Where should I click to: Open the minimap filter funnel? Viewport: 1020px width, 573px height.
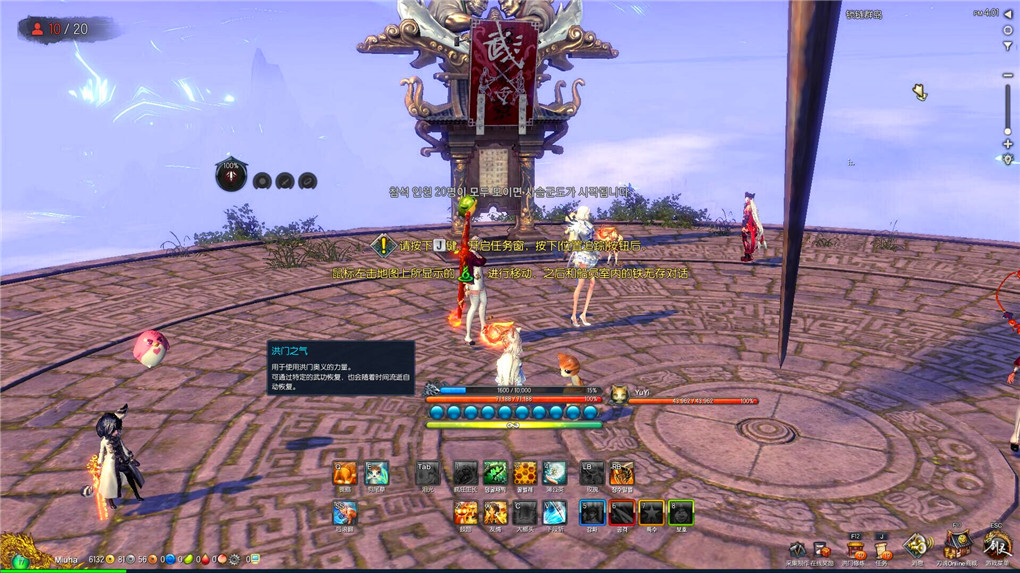tap(1007, 47)
